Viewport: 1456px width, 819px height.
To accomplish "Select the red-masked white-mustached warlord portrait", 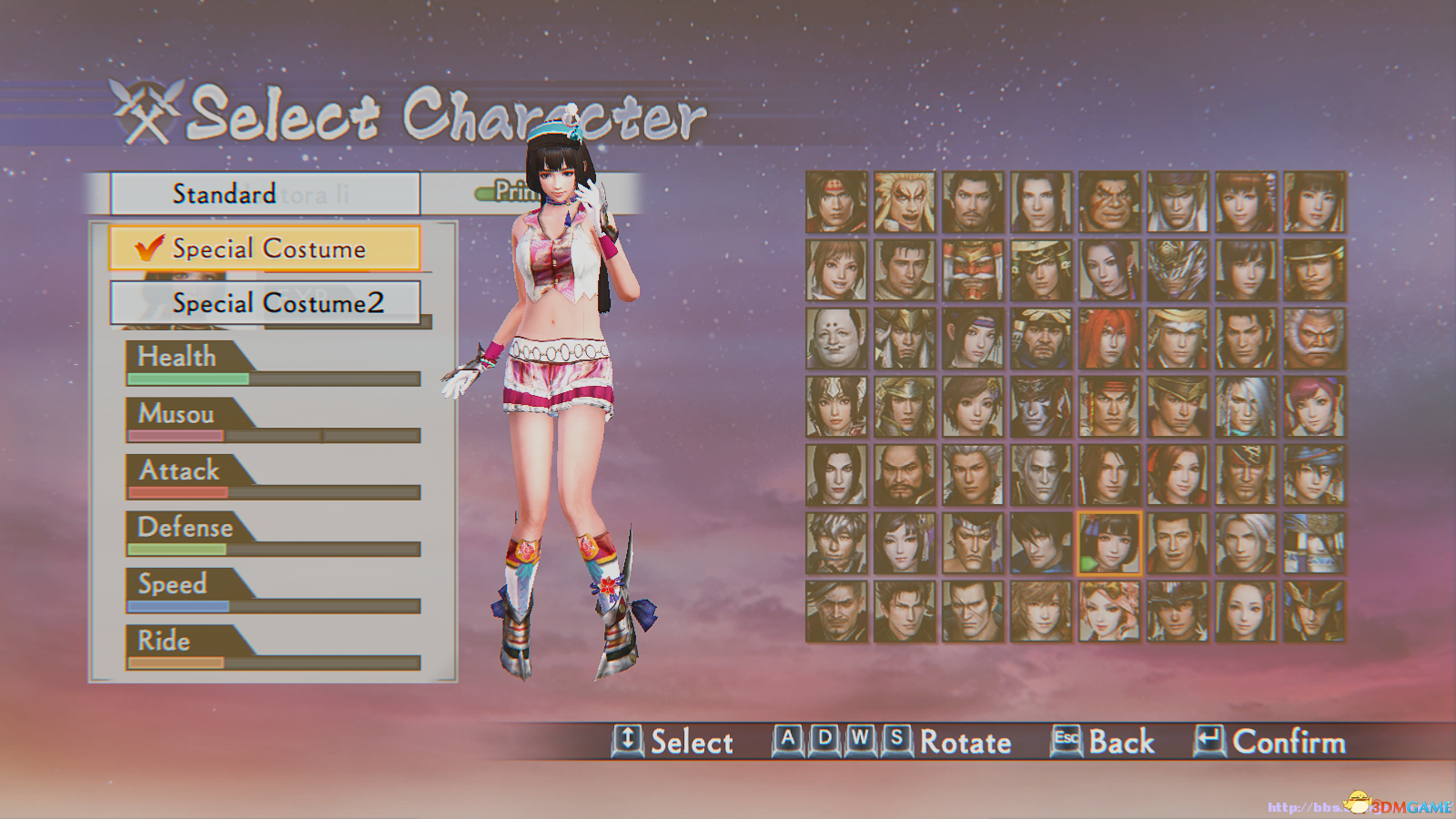I will tap(973, 270).
